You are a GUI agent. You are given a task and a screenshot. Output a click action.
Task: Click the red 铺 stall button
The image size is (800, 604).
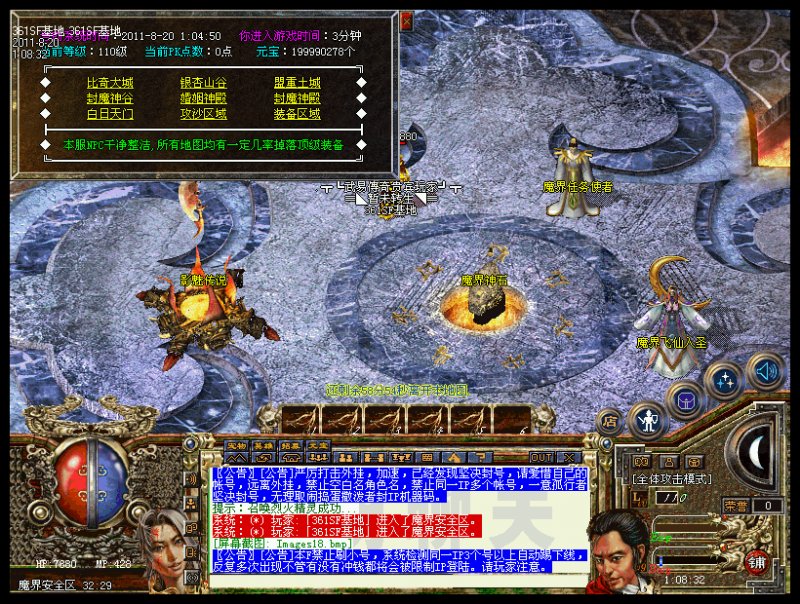click(x=759, y=561)
